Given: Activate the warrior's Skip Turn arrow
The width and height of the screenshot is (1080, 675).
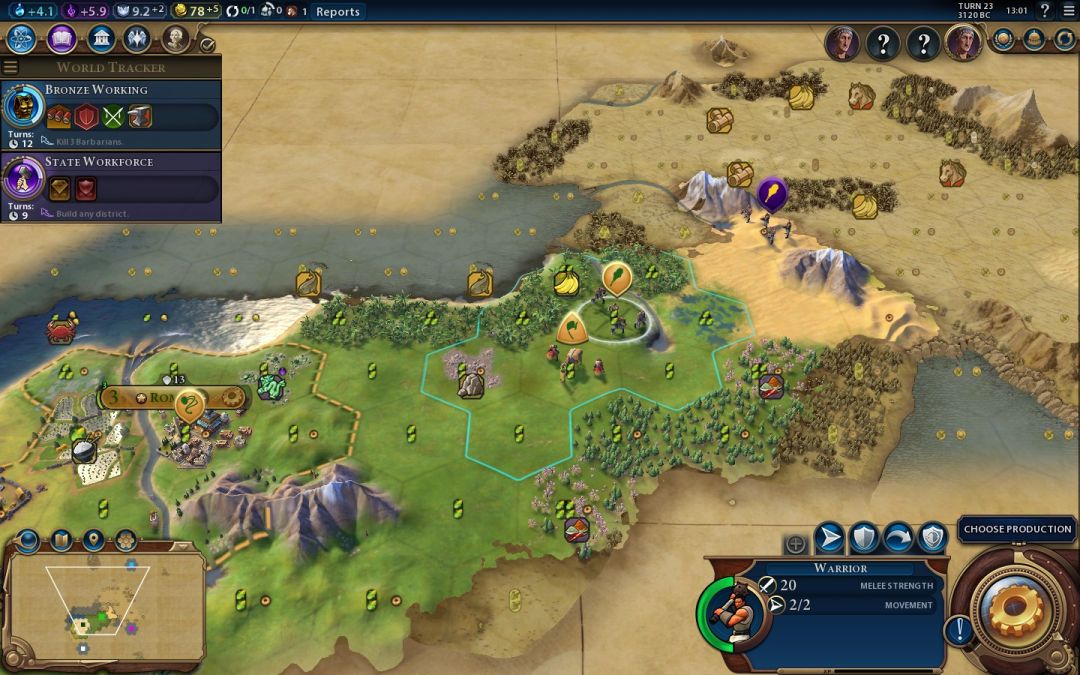Looking at the screenshot, I should pos(897,539).
